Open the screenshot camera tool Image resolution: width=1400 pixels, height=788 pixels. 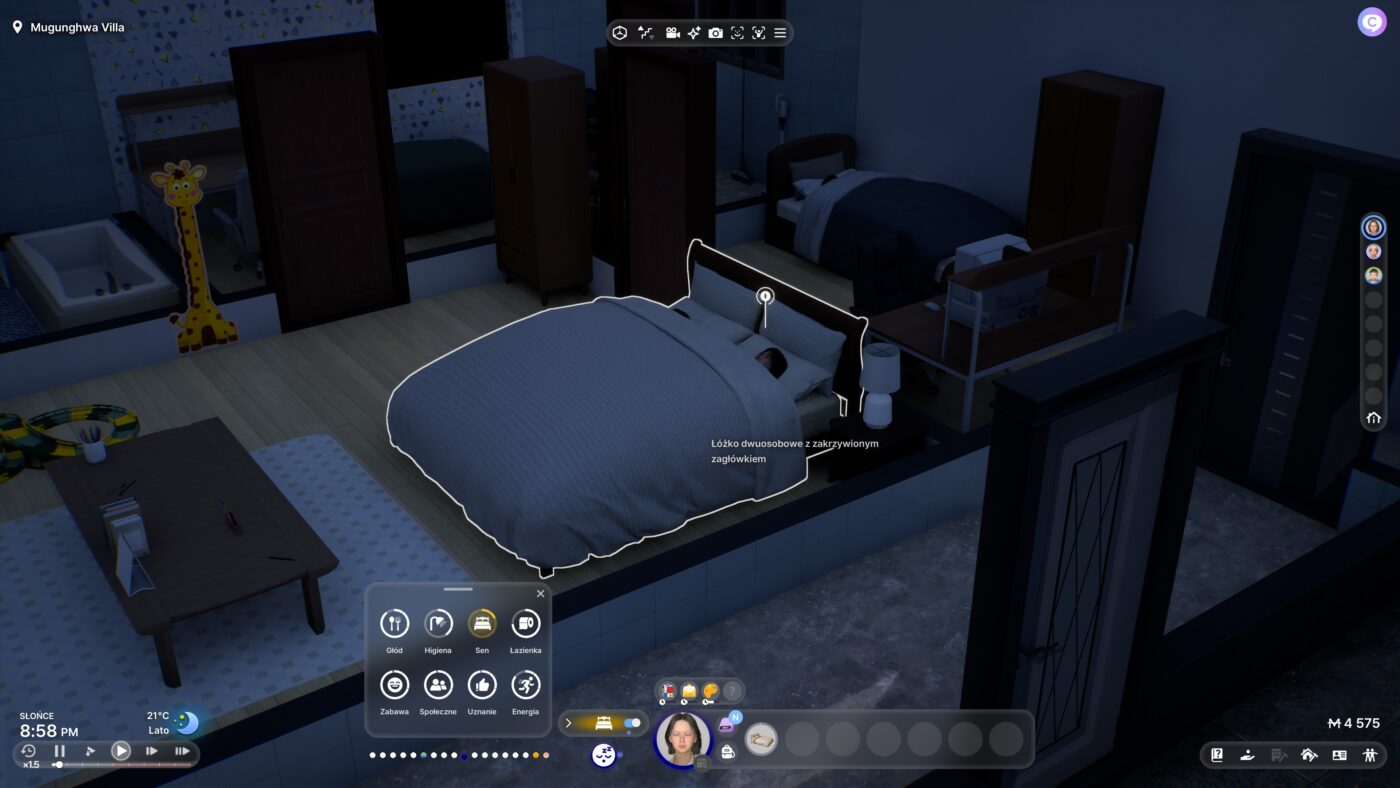[x=716, y=33]
